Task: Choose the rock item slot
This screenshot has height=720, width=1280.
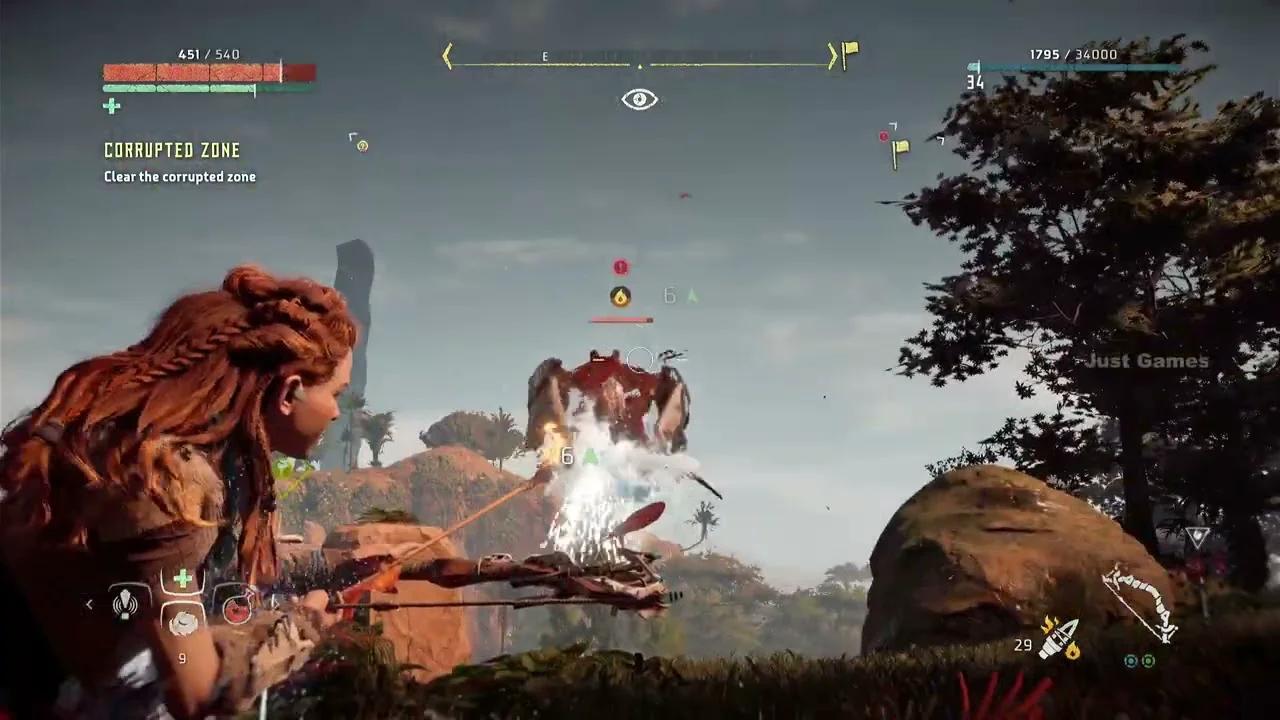Action: point(183,622)
